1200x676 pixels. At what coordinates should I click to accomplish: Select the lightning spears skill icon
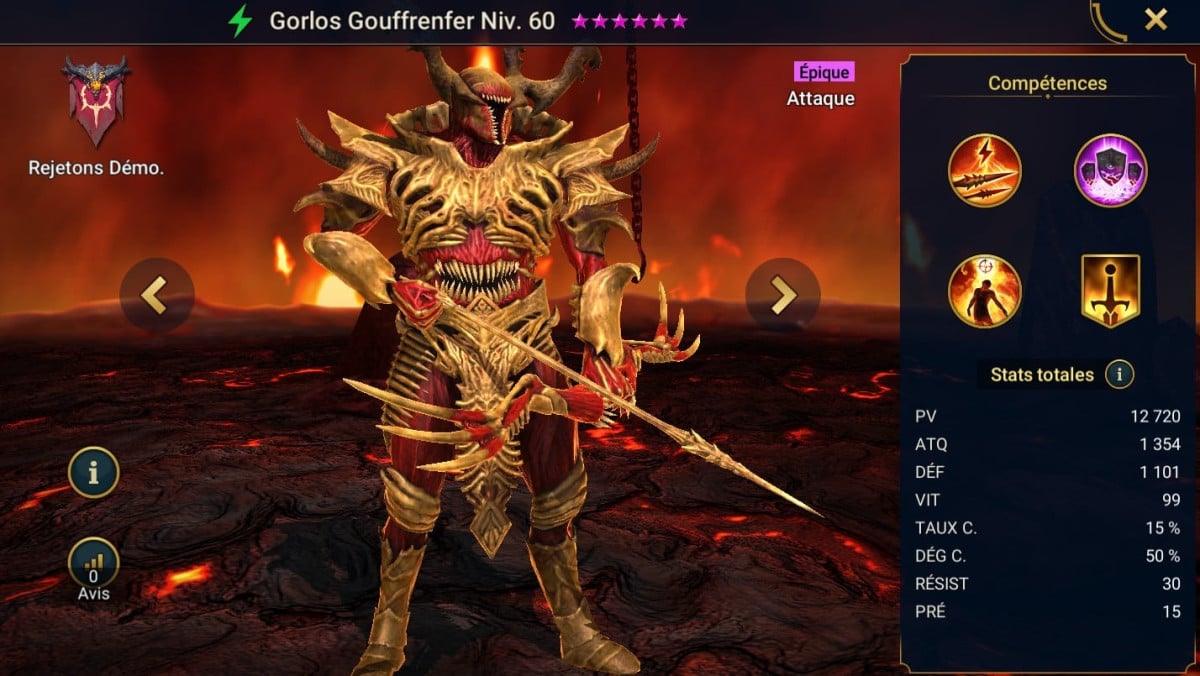point(984,170)
